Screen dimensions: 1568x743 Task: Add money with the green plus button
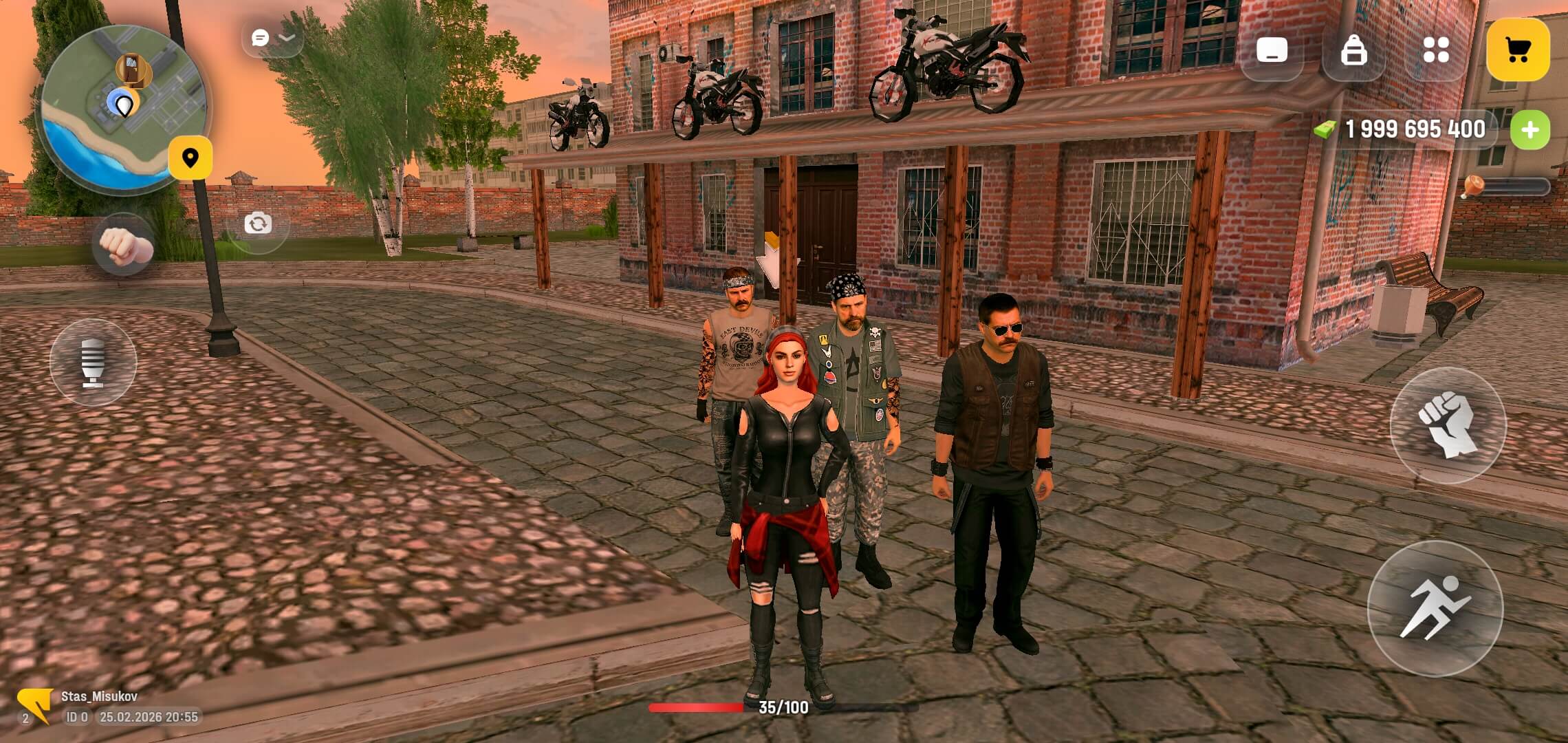click(x=1529, y=130)
